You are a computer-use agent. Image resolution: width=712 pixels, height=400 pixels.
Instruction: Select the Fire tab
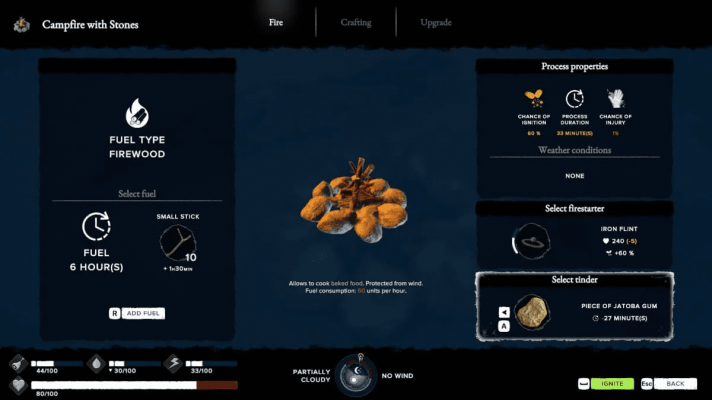(x=276, y=22)
